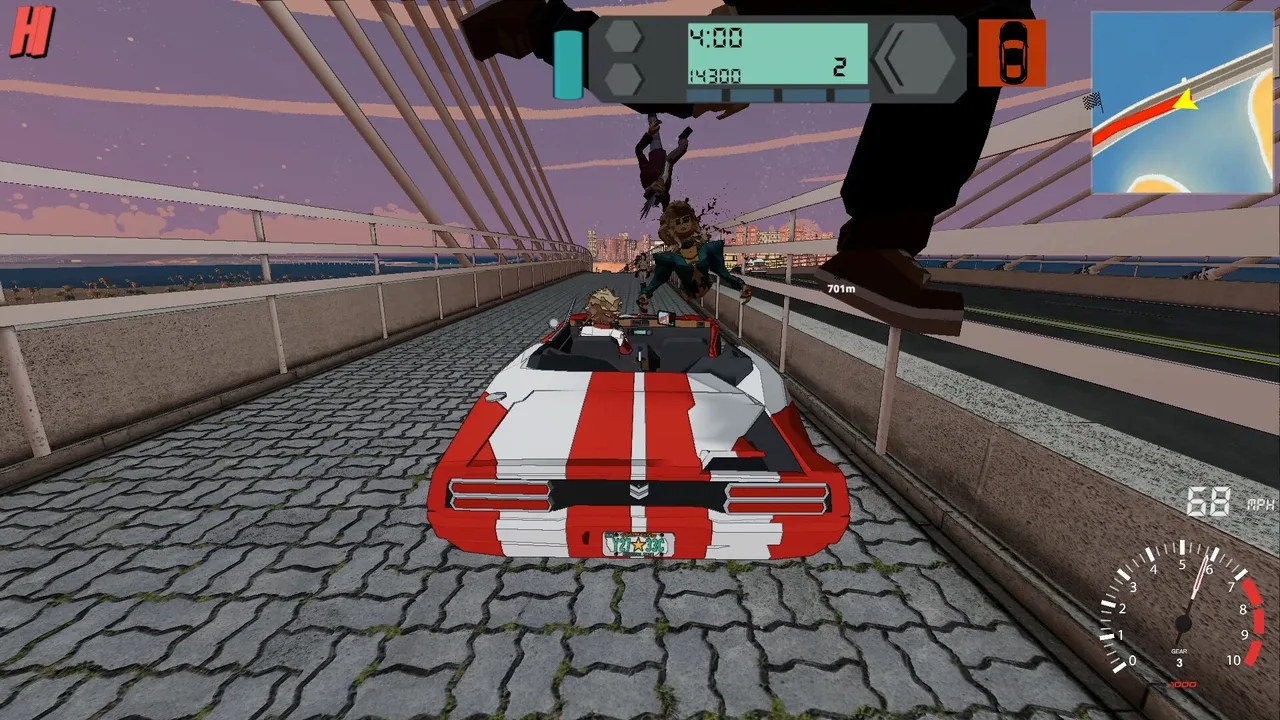Screen dimensions: 1280x720
Task: Select the chevron hexagon on the HUD panel
Action: [914, 59]
